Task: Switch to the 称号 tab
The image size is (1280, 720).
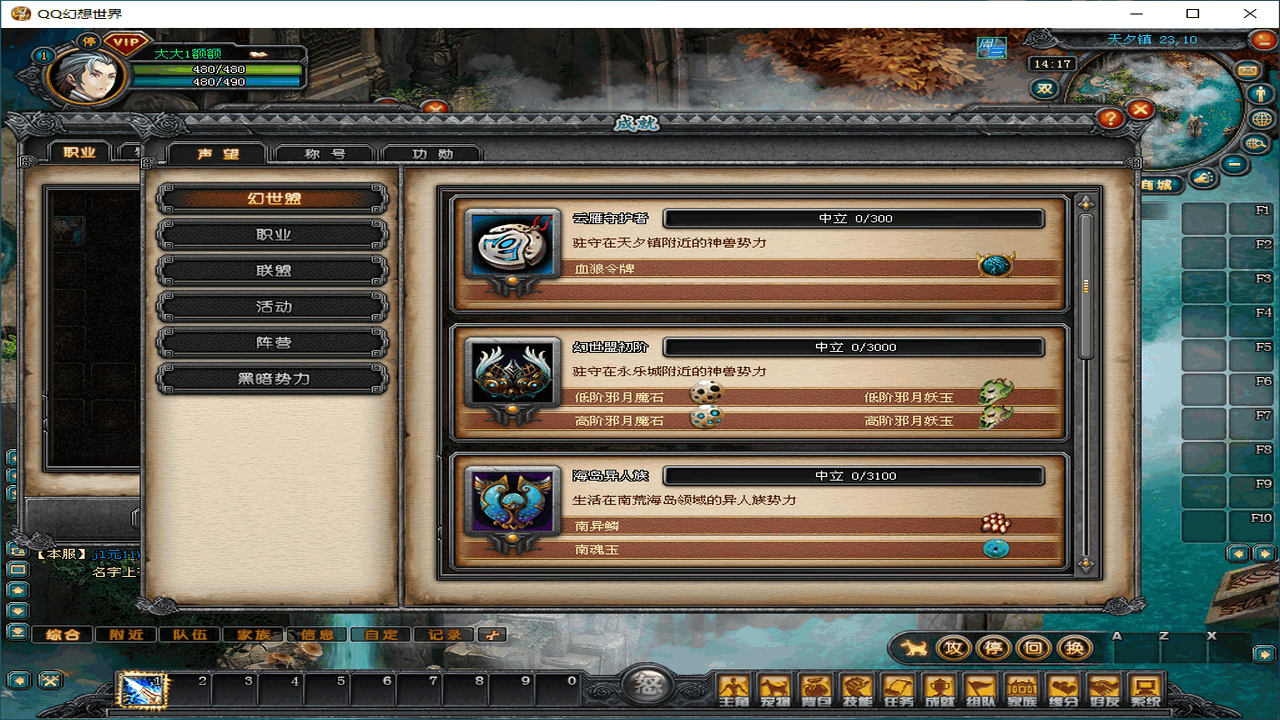Action: [x=325, y=154]
